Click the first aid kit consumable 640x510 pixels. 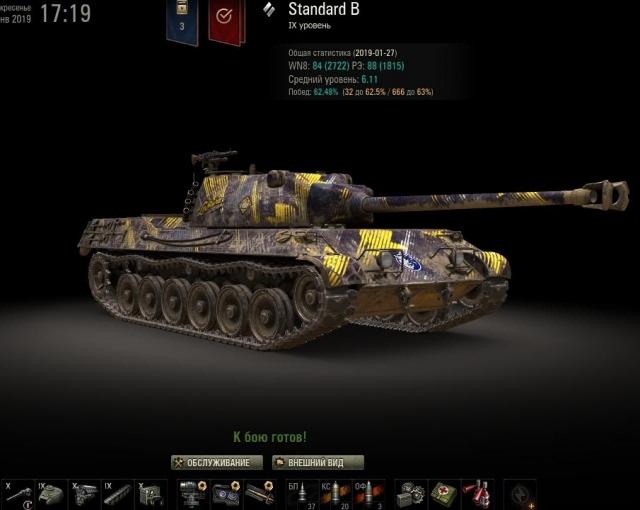pyautogui.click(x=443, y=493)
